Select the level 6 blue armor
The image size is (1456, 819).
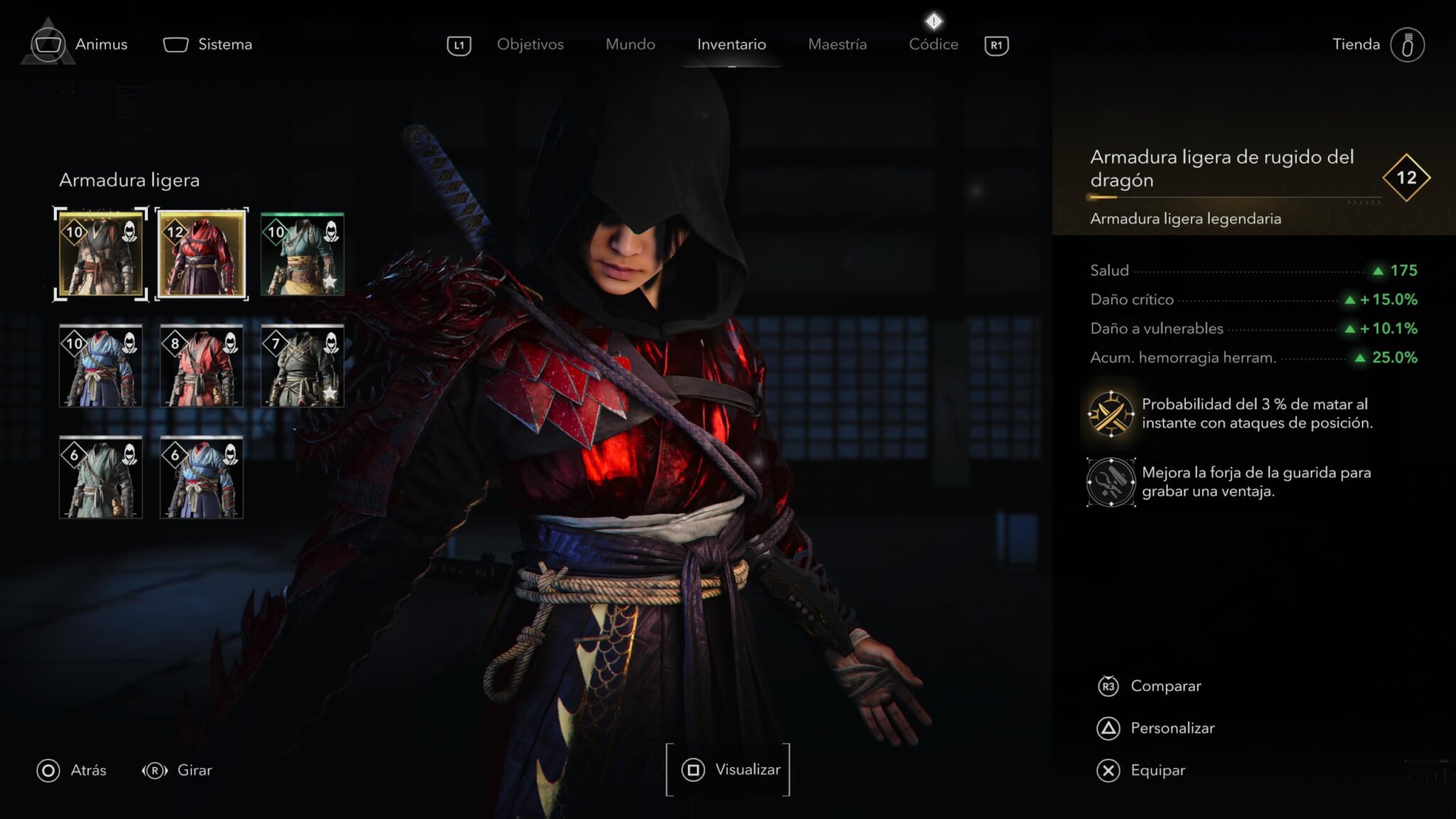[x=202, y=477]
